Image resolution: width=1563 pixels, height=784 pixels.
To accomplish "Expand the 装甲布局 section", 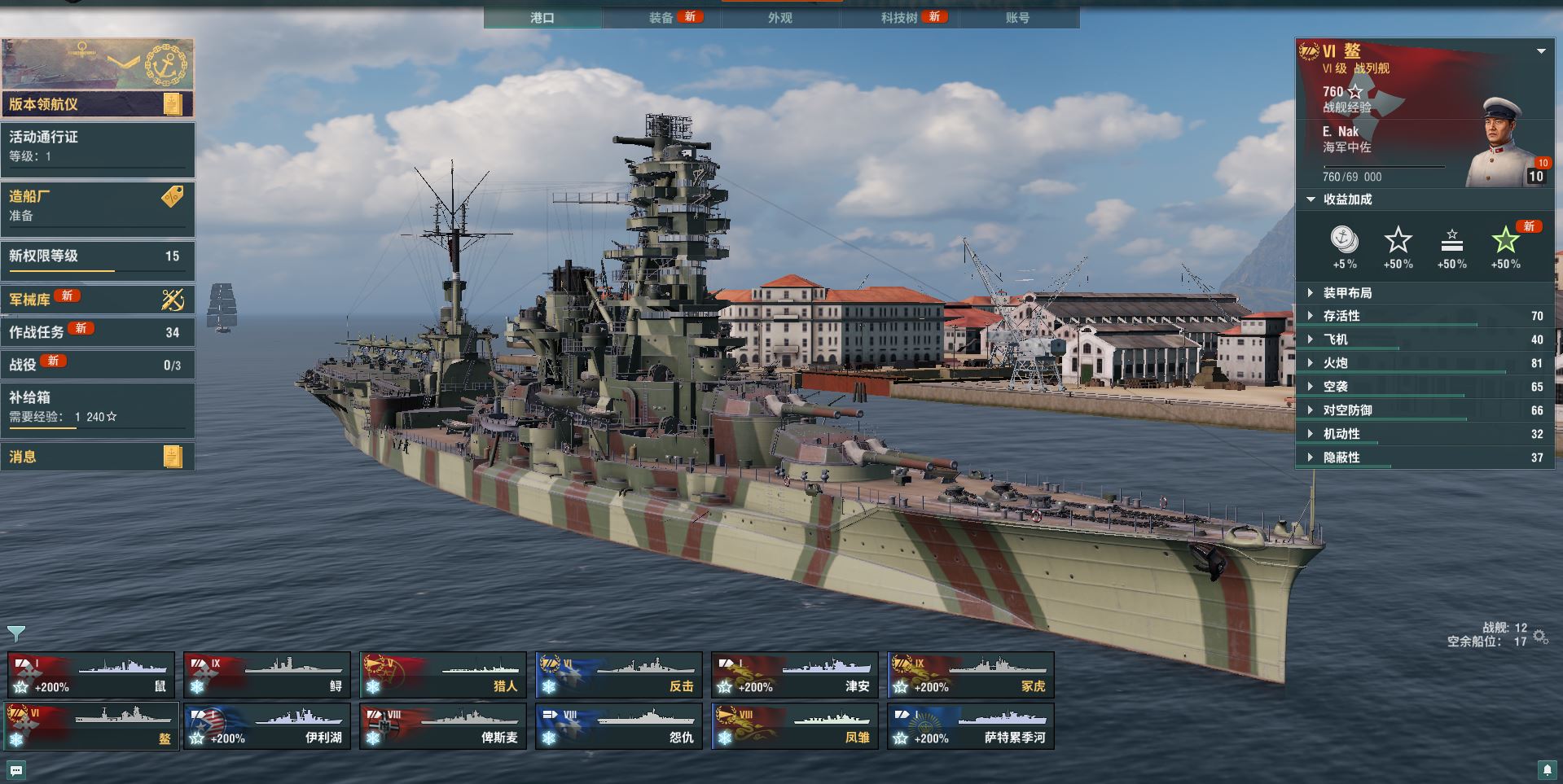I will (x=1347, y=293).
